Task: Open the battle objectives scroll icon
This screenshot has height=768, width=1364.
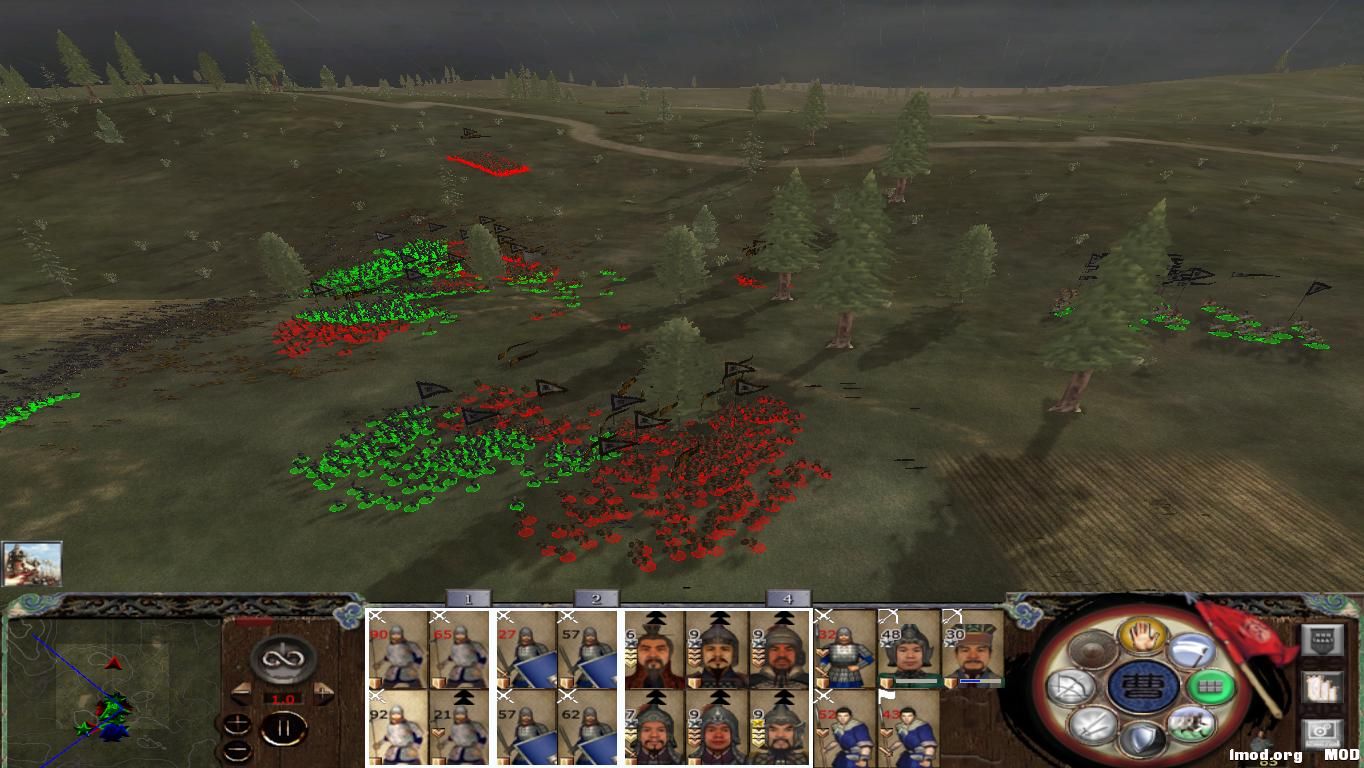Action: click(x=1323, y=688)
